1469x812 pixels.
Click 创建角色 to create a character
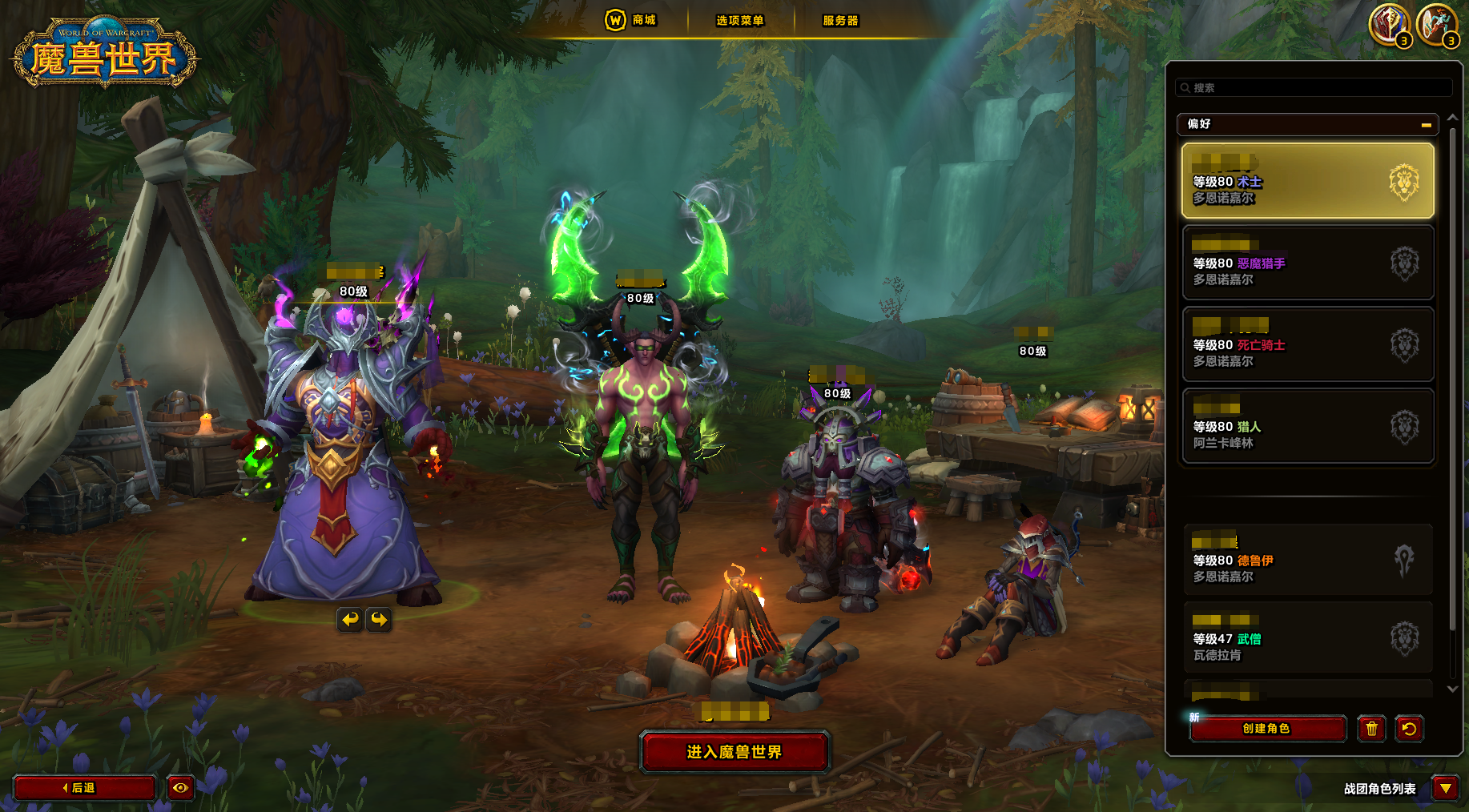(x=1266, y=729)
